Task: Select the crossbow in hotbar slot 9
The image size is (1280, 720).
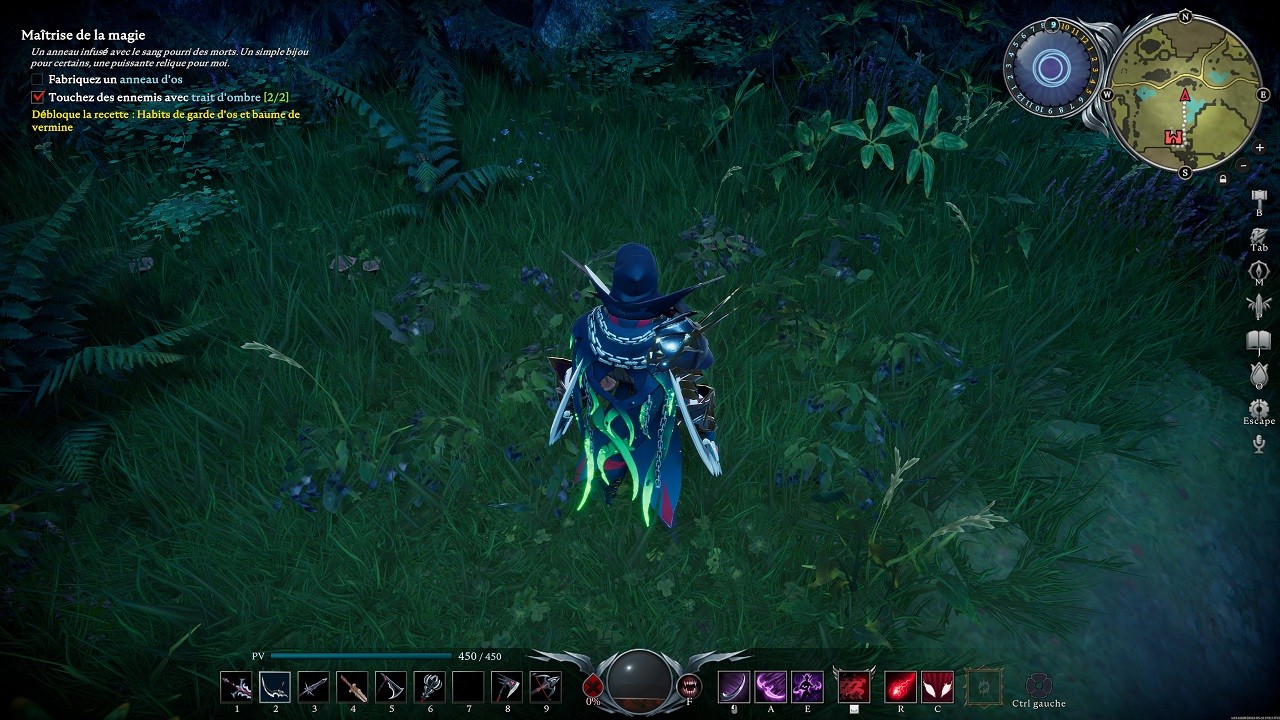Action: point(545,686)
